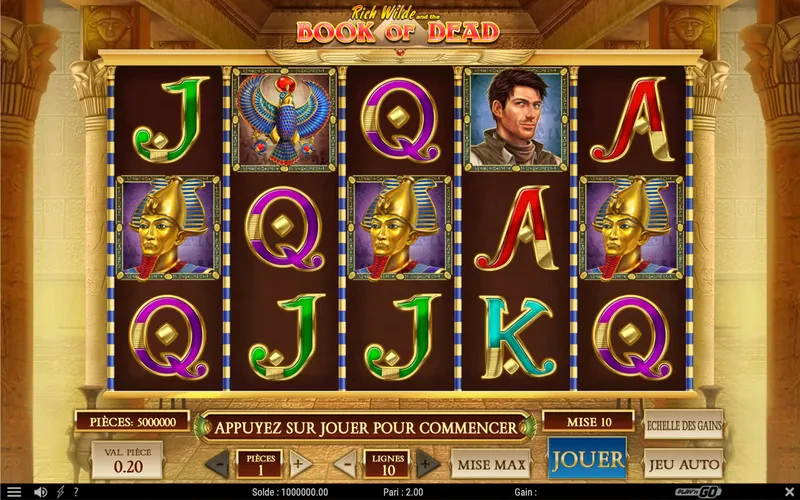The width and height of the screenshot is (800, 500).
Task: Open the question mark help
Action: pyautogui.click(x=76, y=492)
